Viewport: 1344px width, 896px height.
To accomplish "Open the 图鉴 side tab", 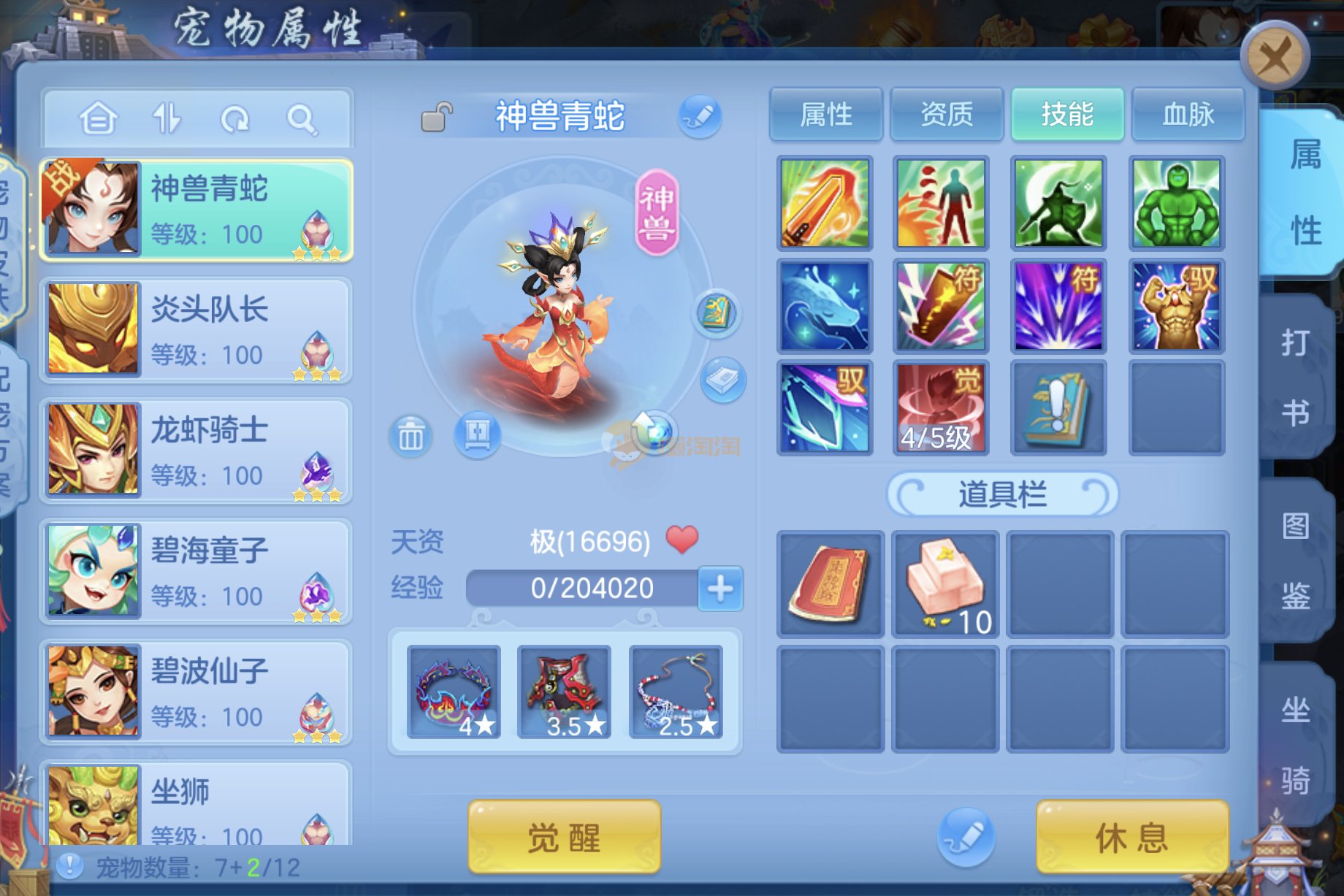I will [x=1296, y=561].
